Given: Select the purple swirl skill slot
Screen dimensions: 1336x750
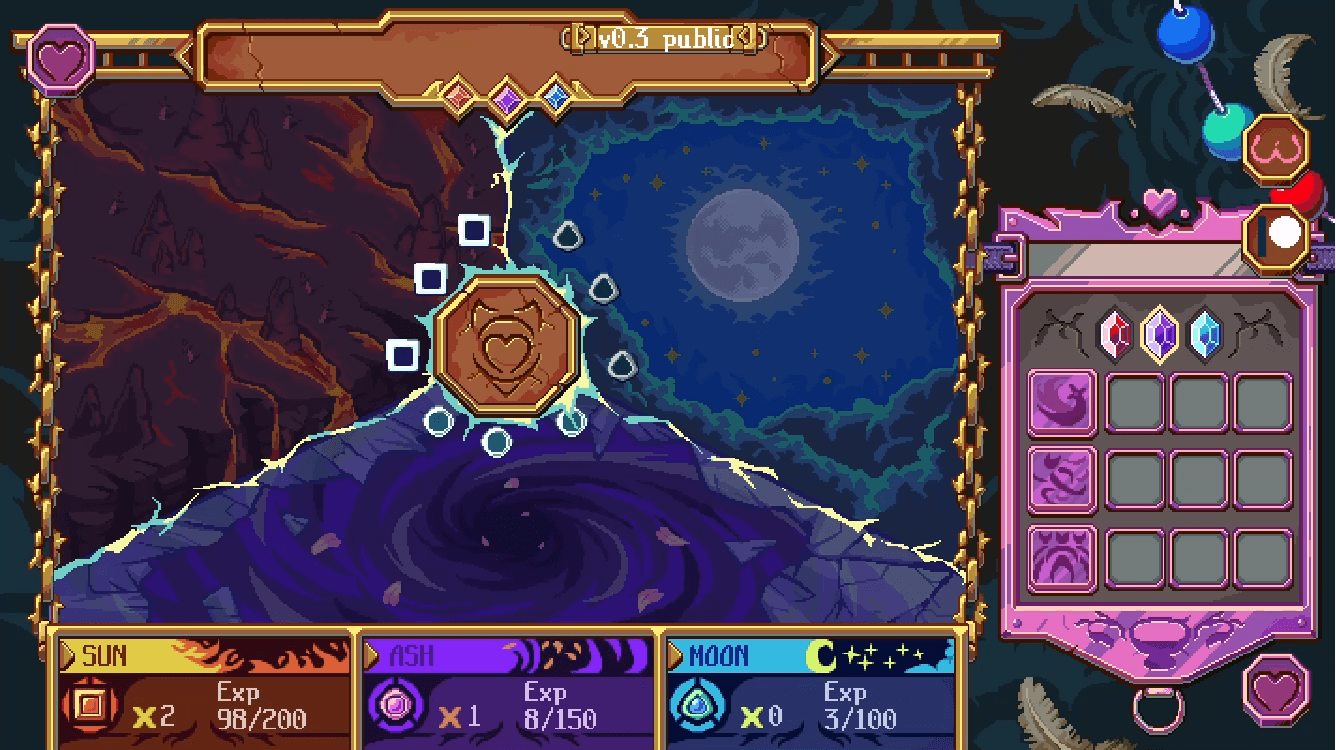Looking at the screenshot, I should point(1062,481).
